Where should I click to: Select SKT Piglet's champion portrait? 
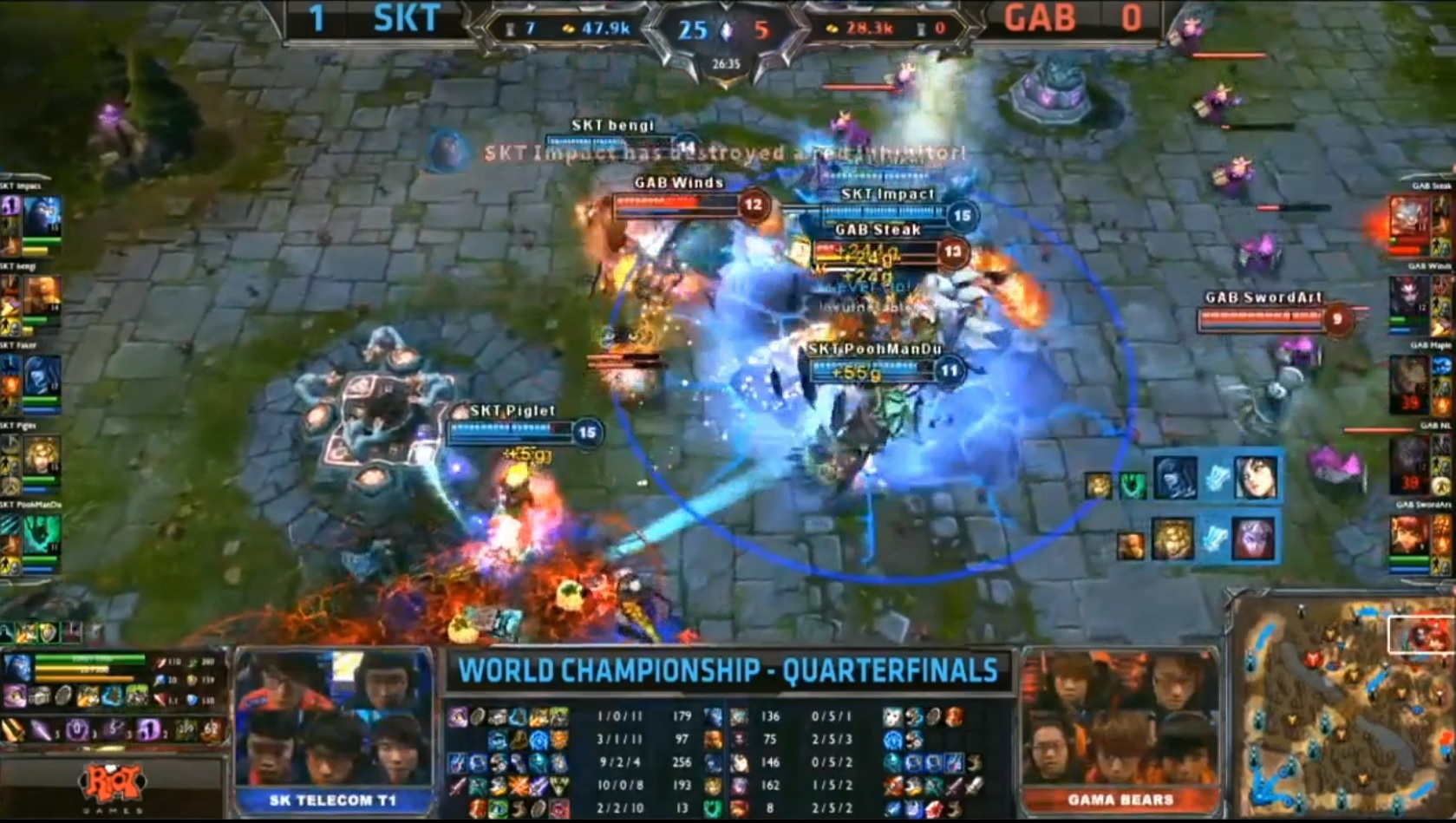(41, 456)
